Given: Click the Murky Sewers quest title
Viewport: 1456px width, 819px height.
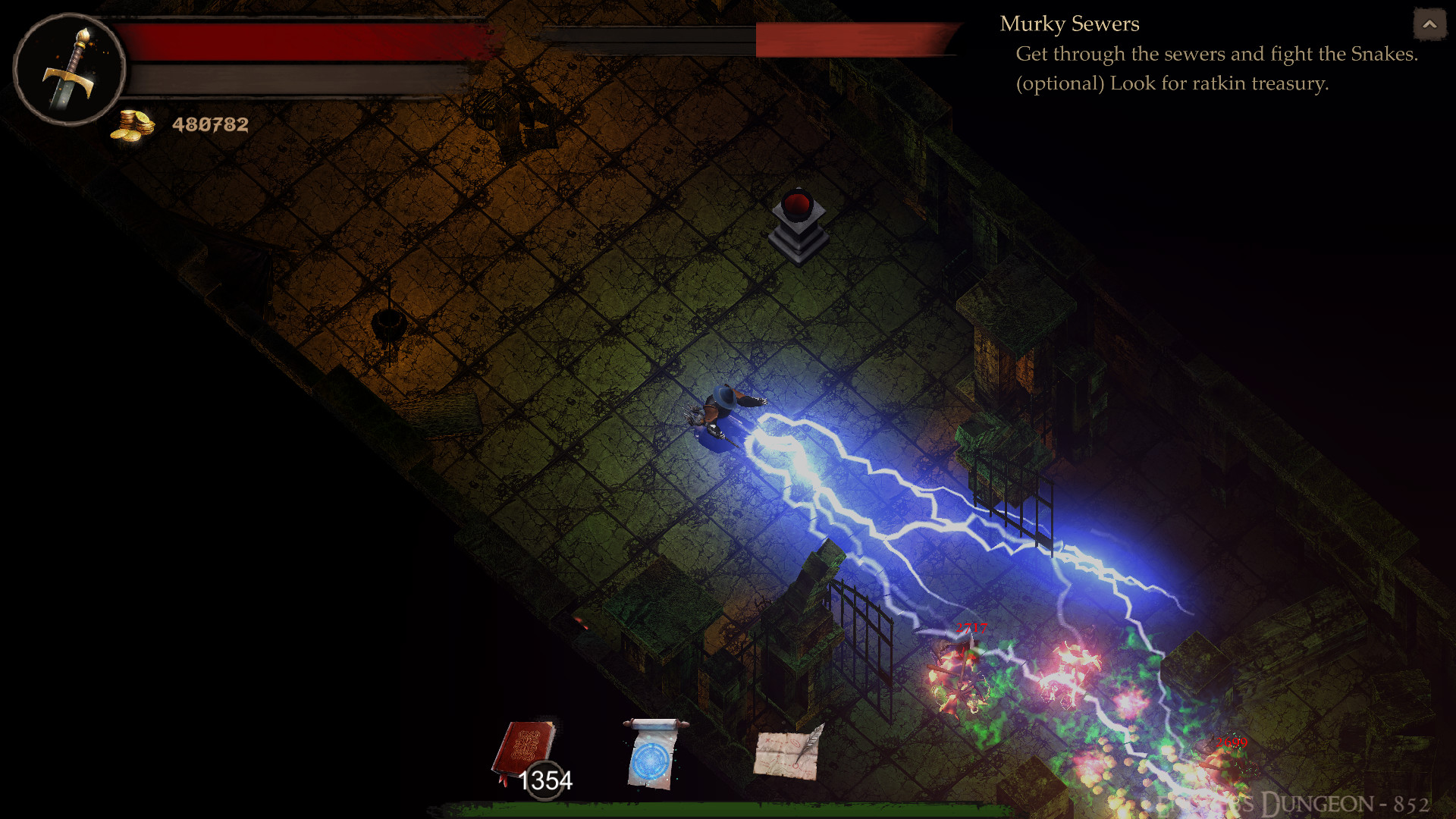Looking at the screenshot, I should click(1069, 24).
